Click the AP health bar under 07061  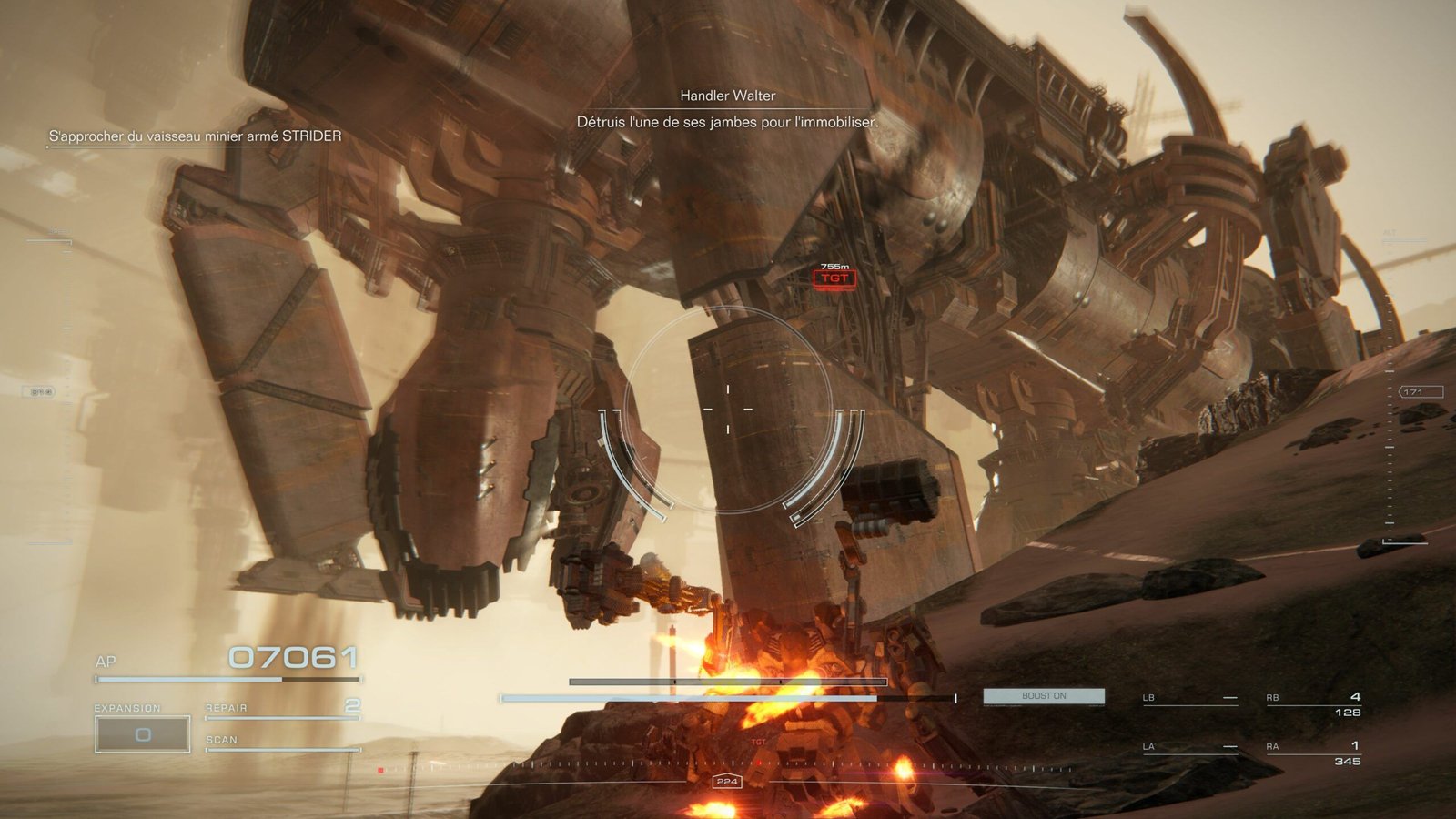(x=227, y=678)
